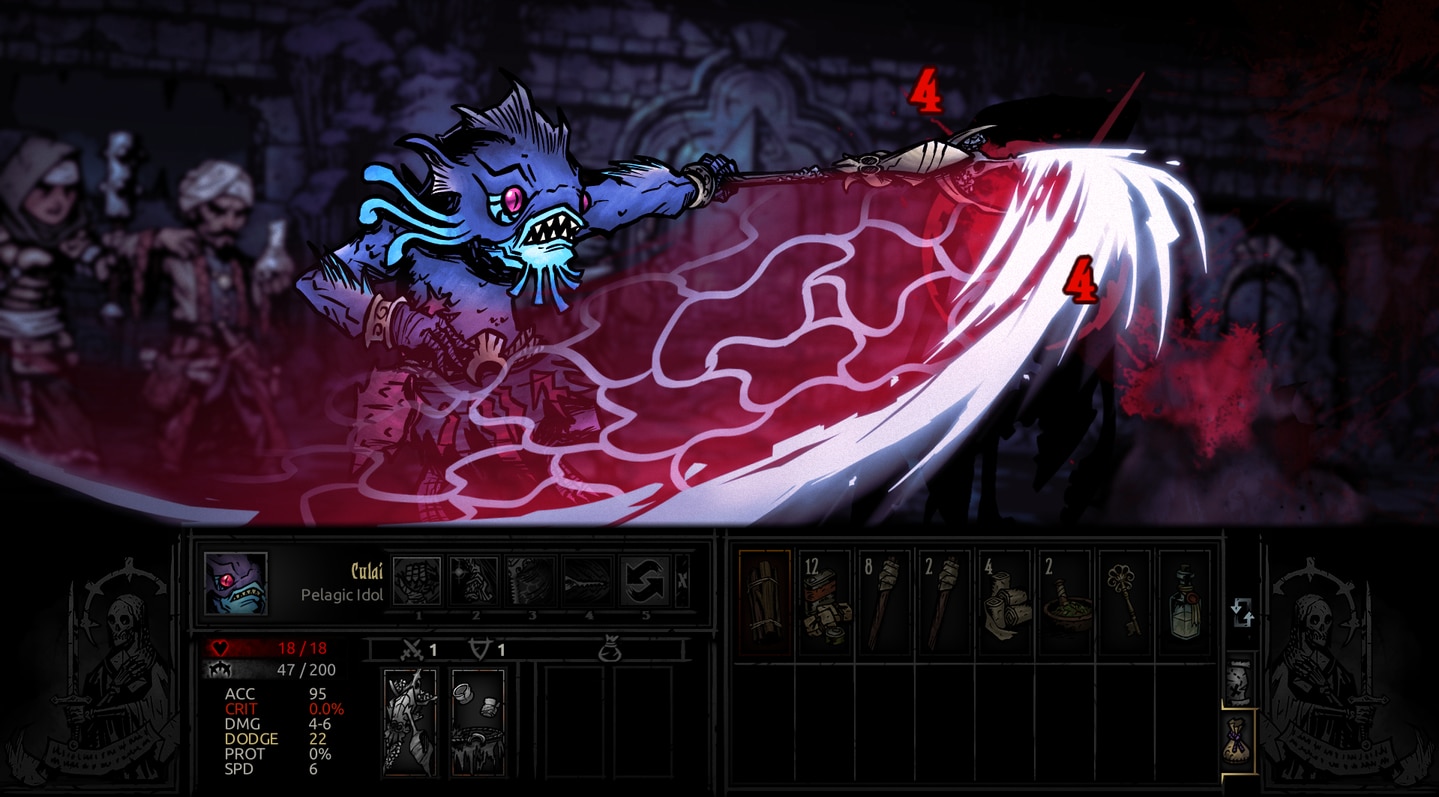This screenshot has height=797, width=1439.
Task: Pick the stack of 2 torches
Action: tap(944, 603)
